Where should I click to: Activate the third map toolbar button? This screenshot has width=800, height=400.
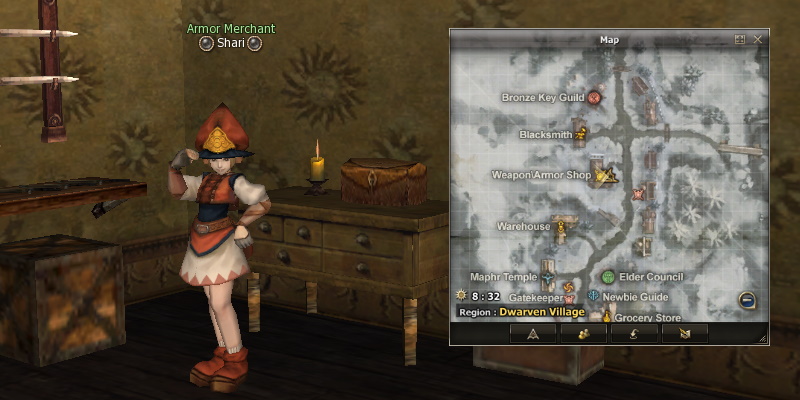[x=634, y=334]
